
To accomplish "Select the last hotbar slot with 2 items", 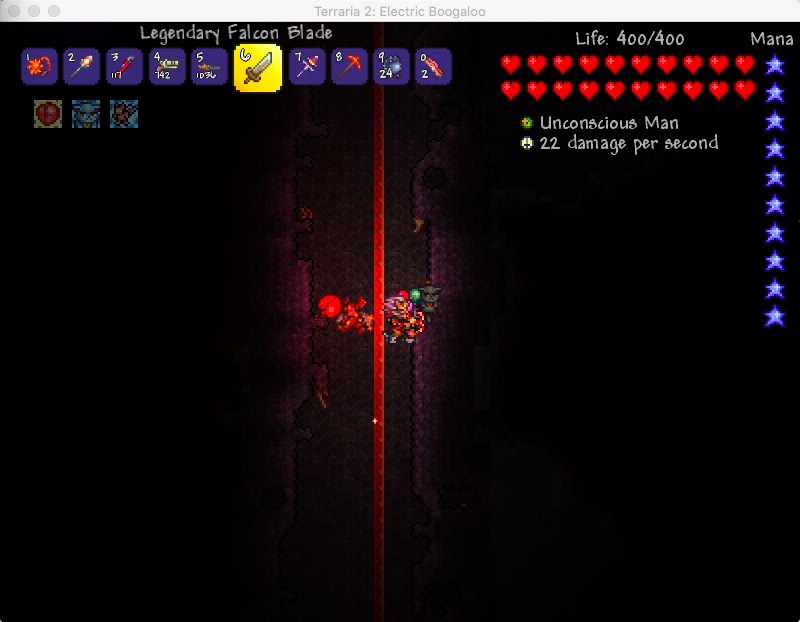I will tap(433, 68).
